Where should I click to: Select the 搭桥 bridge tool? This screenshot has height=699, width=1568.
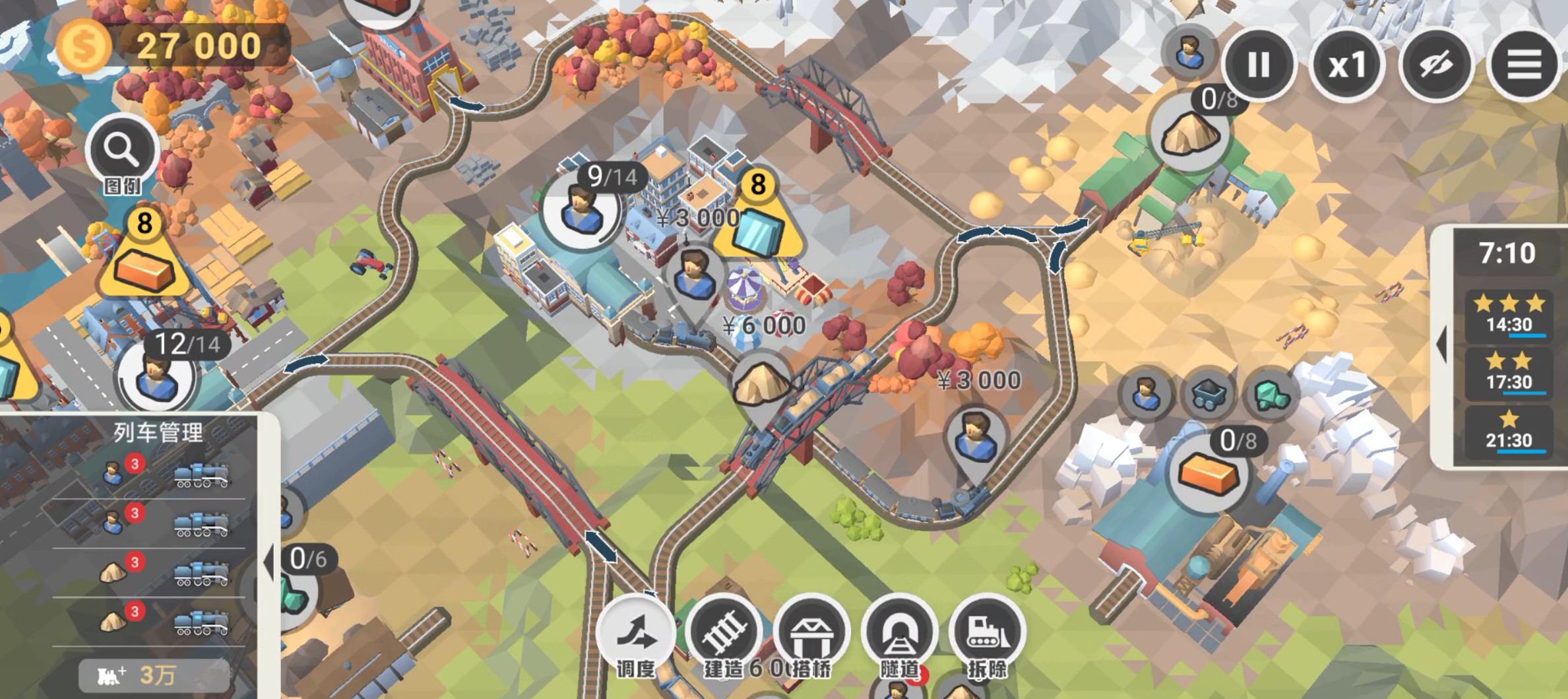click(x=812, y=634)
